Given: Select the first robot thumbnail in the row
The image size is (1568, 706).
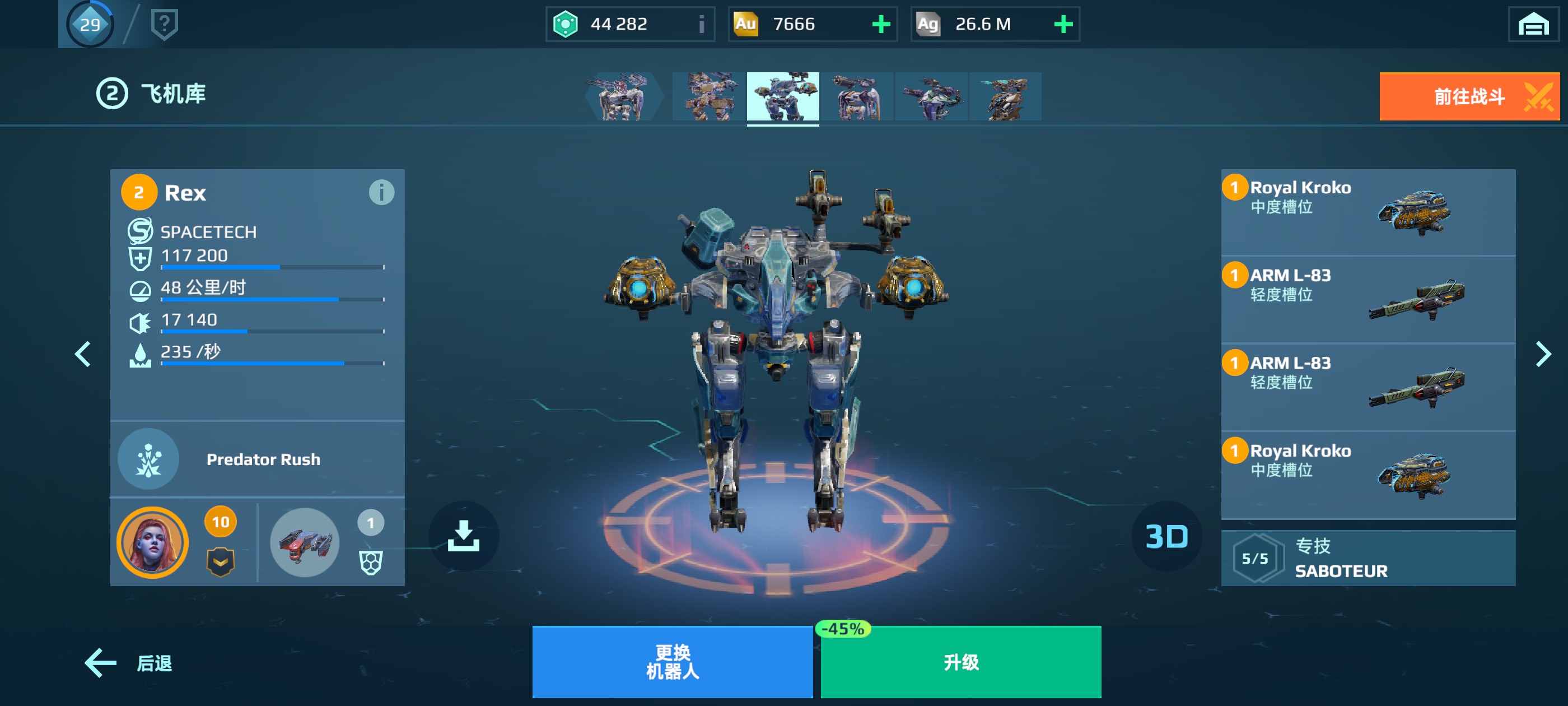Looking at the screenshot, I should 621,97.
